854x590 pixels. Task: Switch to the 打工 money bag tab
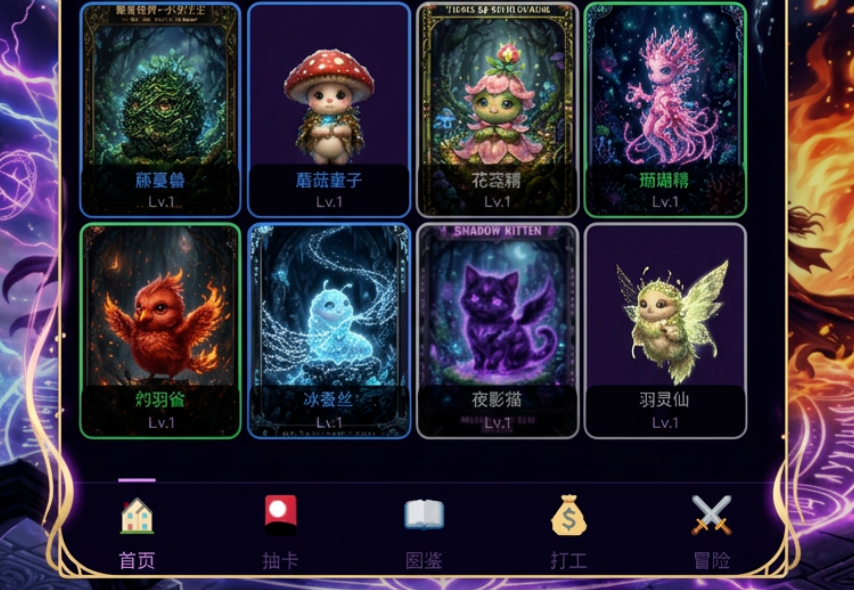(x=568, y=533)
